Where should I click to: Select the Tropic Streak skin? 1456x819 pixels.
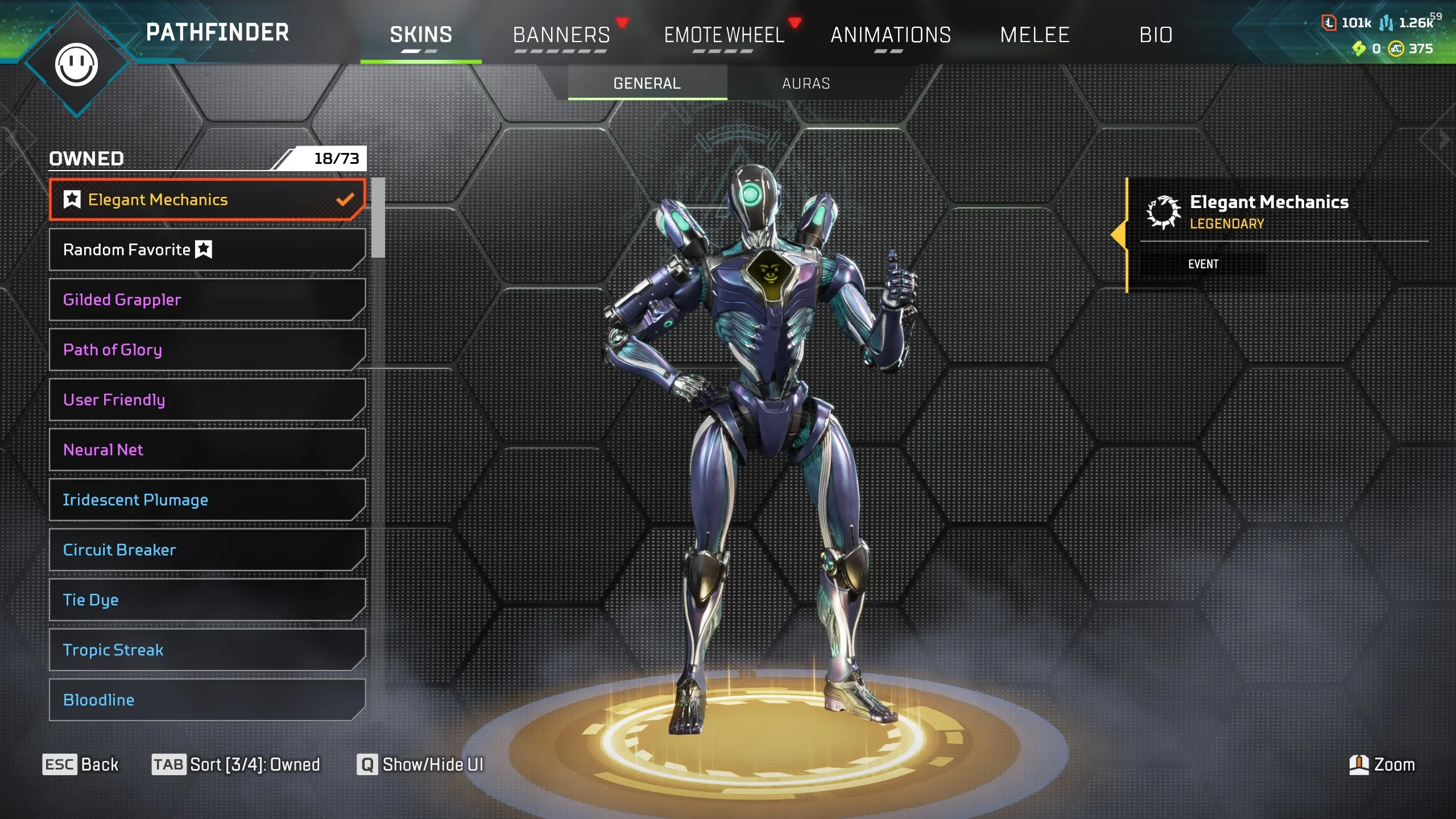tap(208, 650)
